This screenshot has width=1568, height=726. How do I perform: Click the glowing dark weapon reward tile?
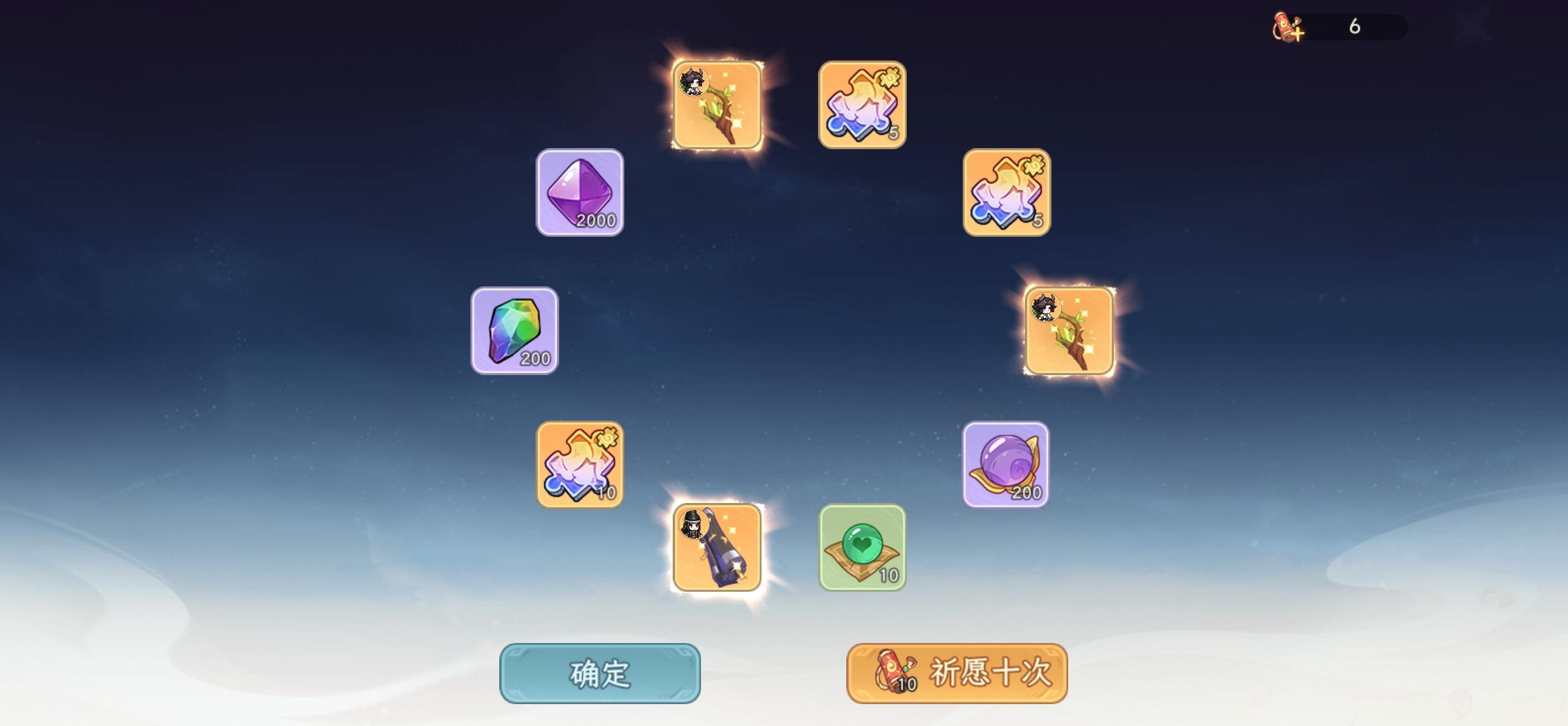click(x=717, y=548)
